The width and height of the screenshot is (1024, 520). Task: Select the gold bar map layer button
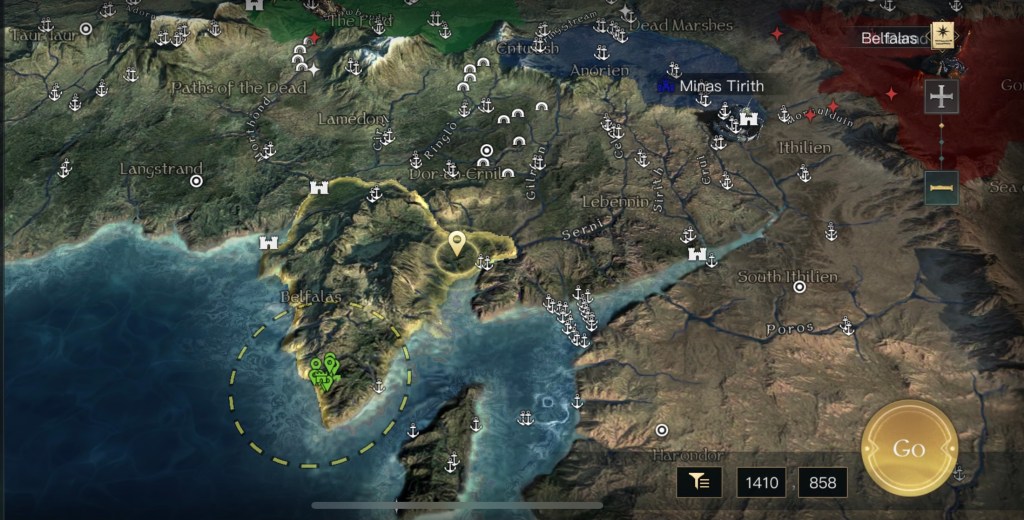[942, 187]
